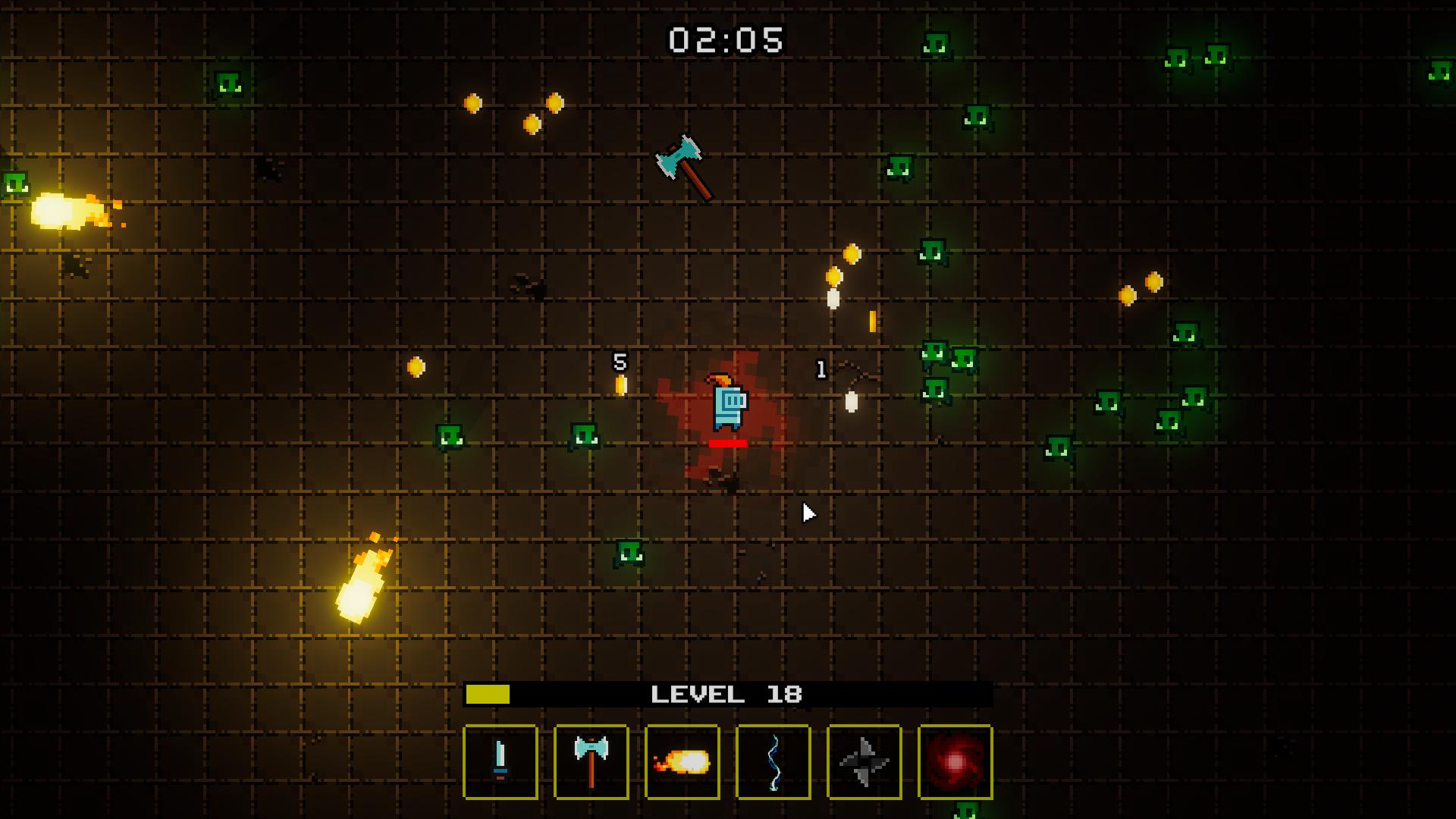Click the damage number 1
Screen dimensions: 1456x819
[x=821, y=371]
